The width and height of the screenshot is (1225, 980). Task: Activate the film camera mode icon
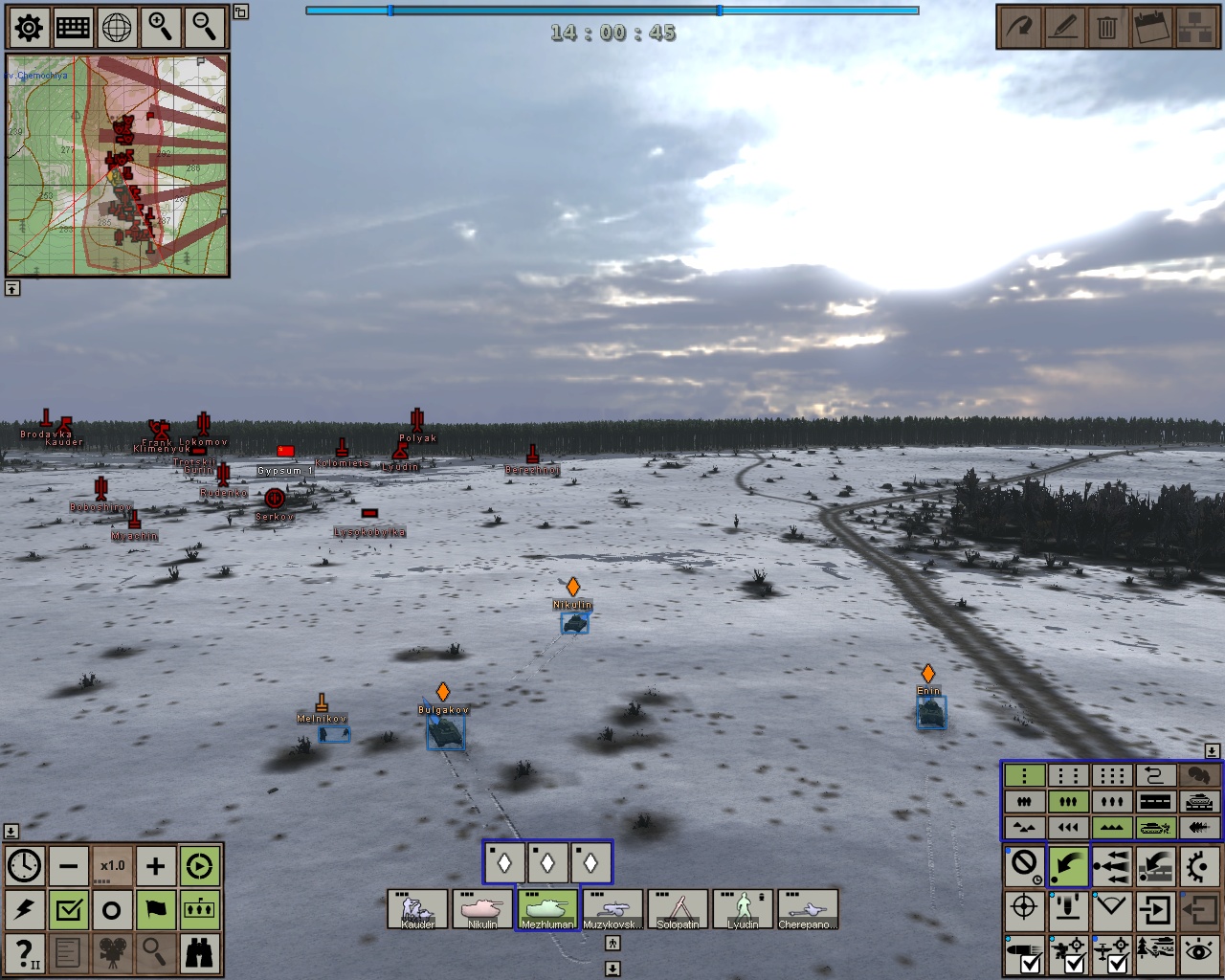(x=112, y=952)
